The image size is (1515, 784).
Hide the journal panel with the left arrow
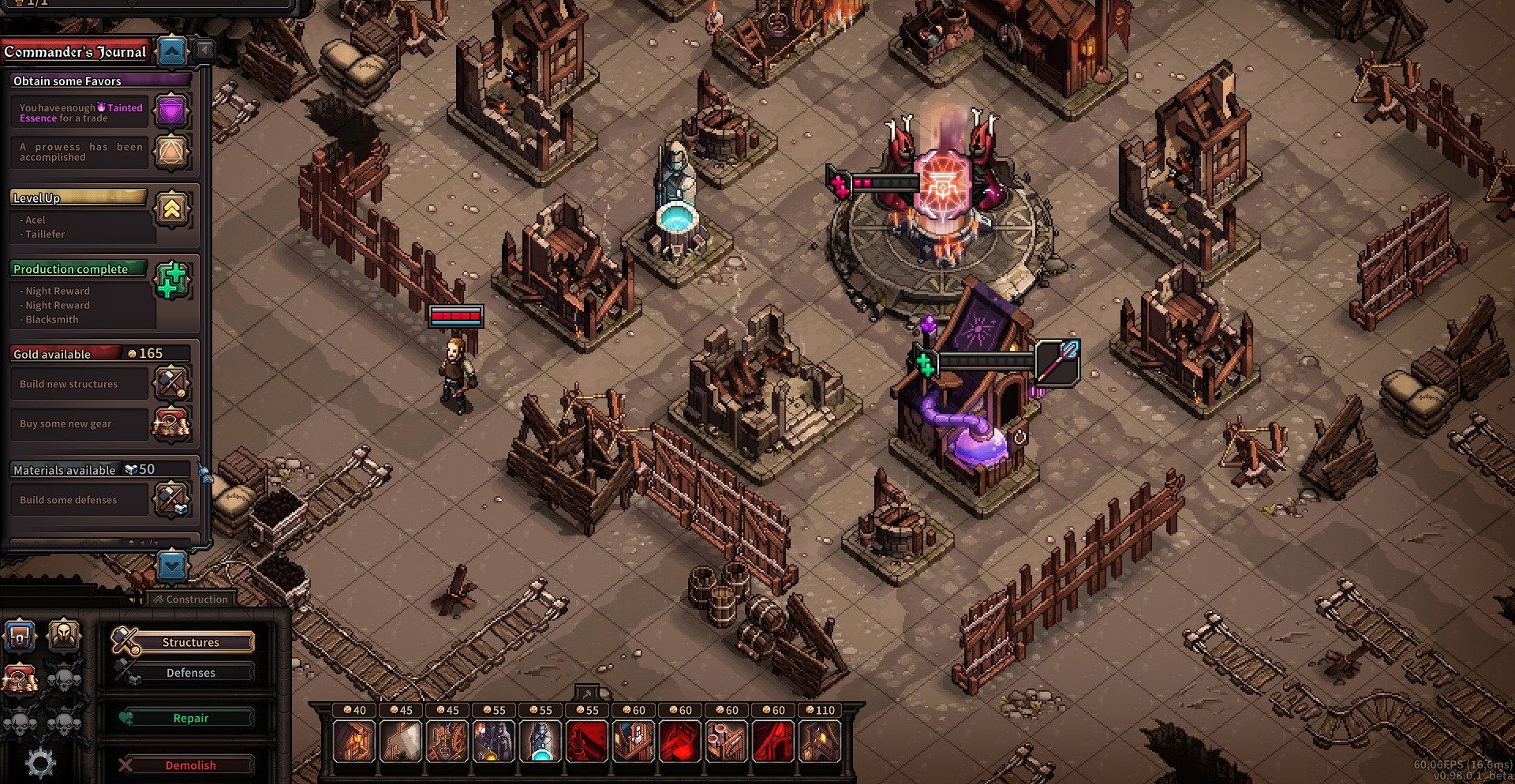(205, 52)
